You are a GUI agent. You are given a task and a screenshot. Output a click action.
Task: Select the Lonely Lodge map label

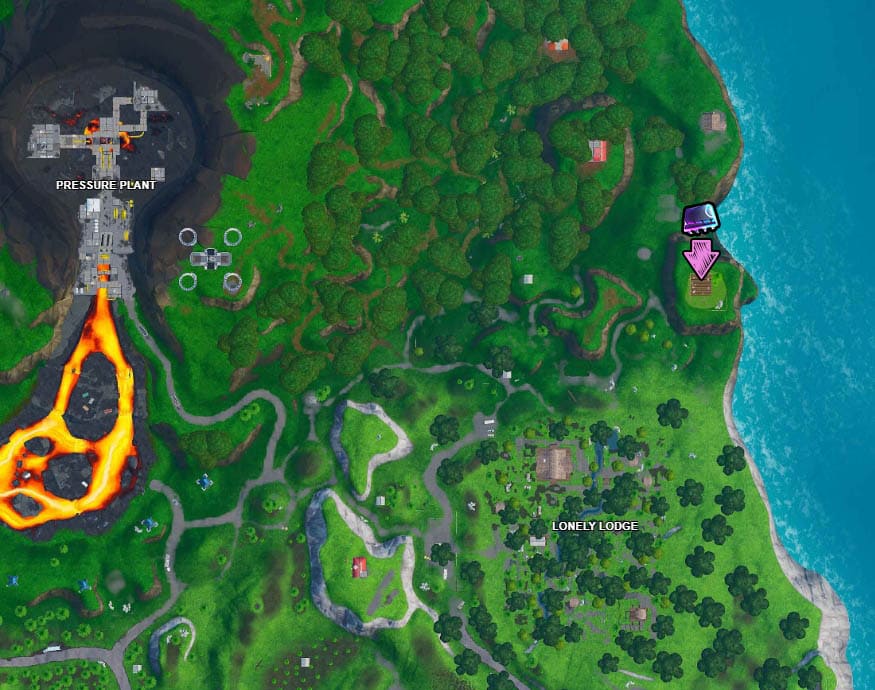click(x=595, y=526)
